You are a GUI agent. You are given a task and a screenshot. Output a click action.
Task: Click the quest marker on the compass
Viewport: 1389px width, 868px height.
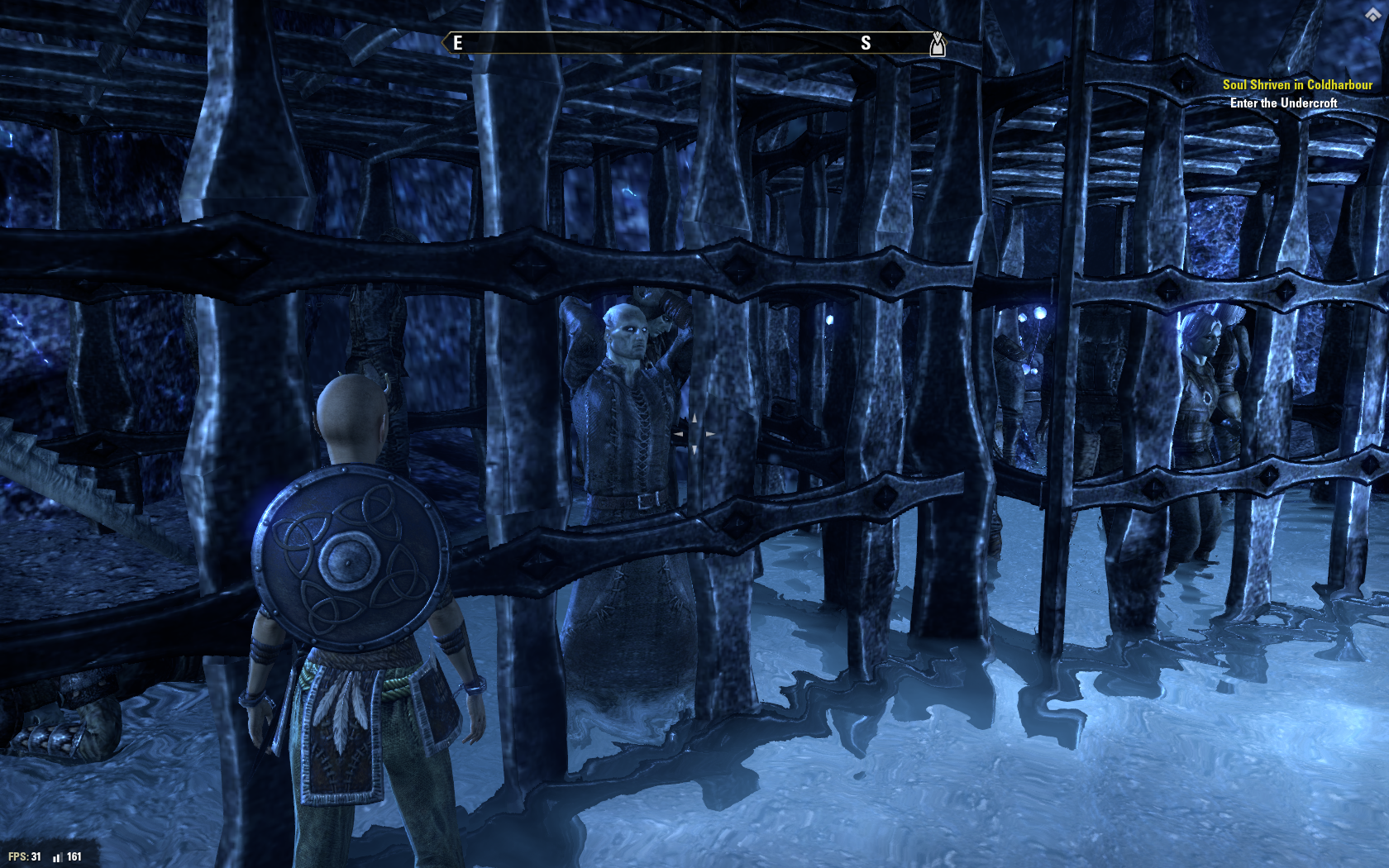point(937,43)
